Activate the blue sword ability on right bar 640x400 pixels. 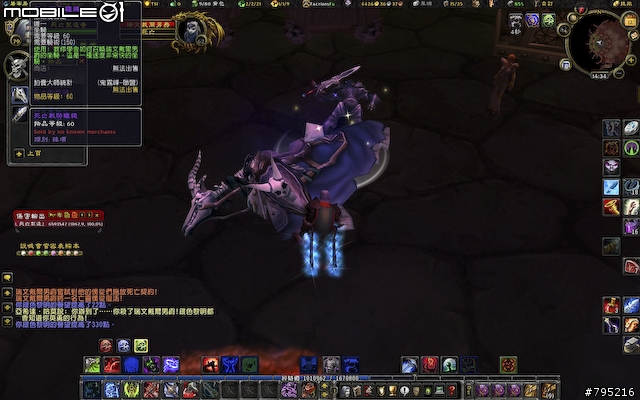[612, 187]
